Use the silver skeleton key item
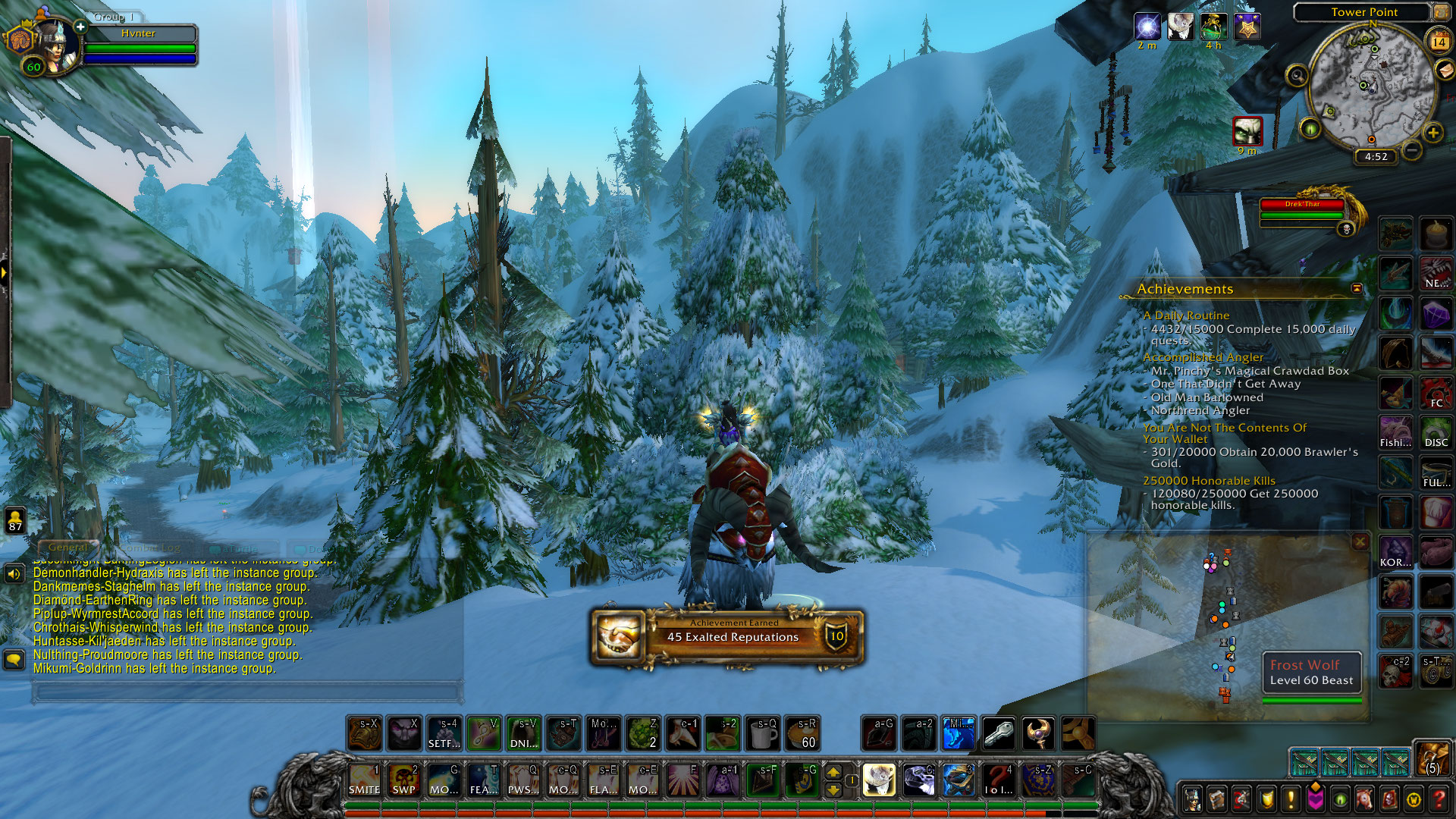 point(998,733)
